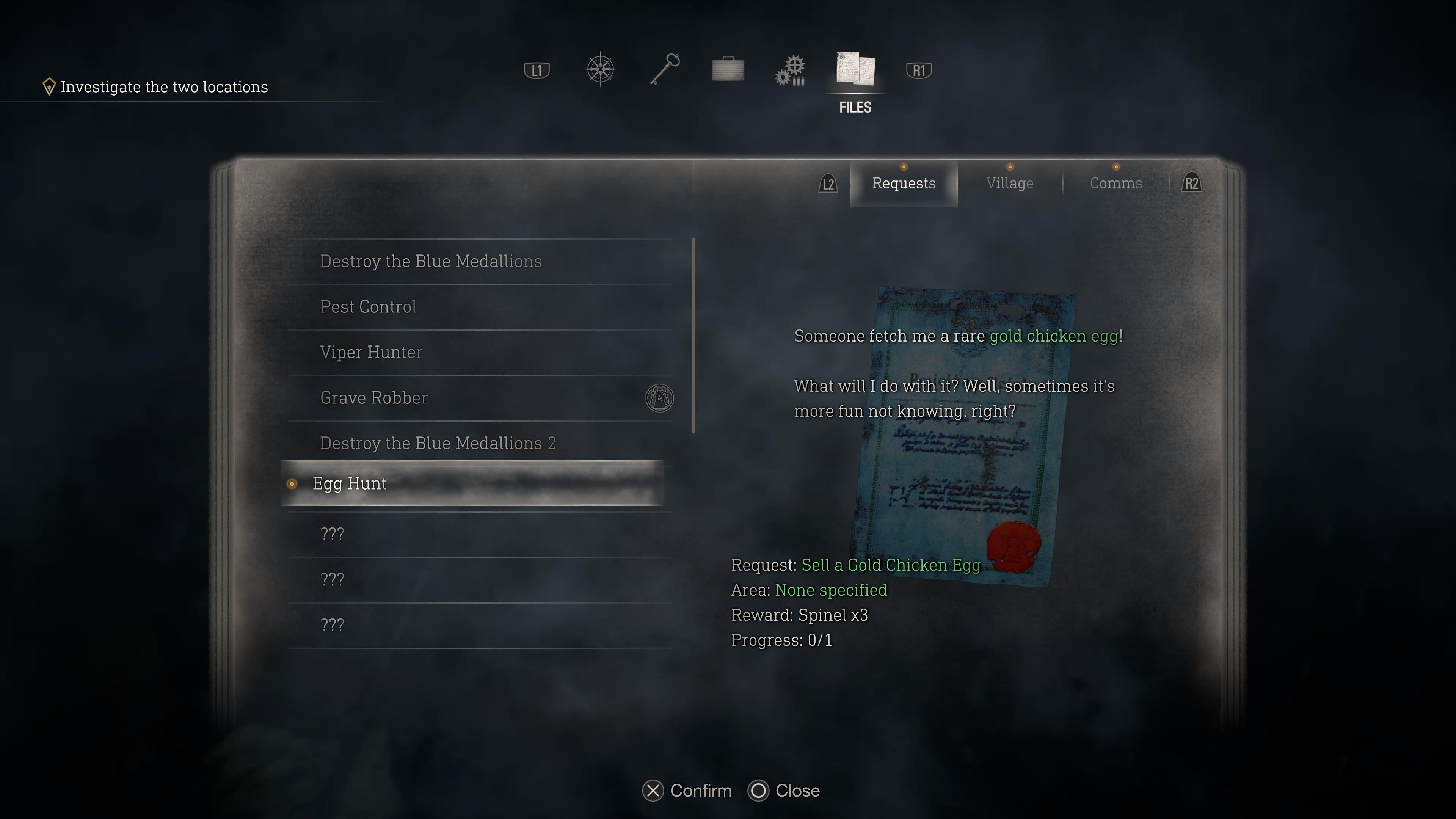1456x819 pixels.
Task: Open the key items menu icon
Action: point(664,70)
